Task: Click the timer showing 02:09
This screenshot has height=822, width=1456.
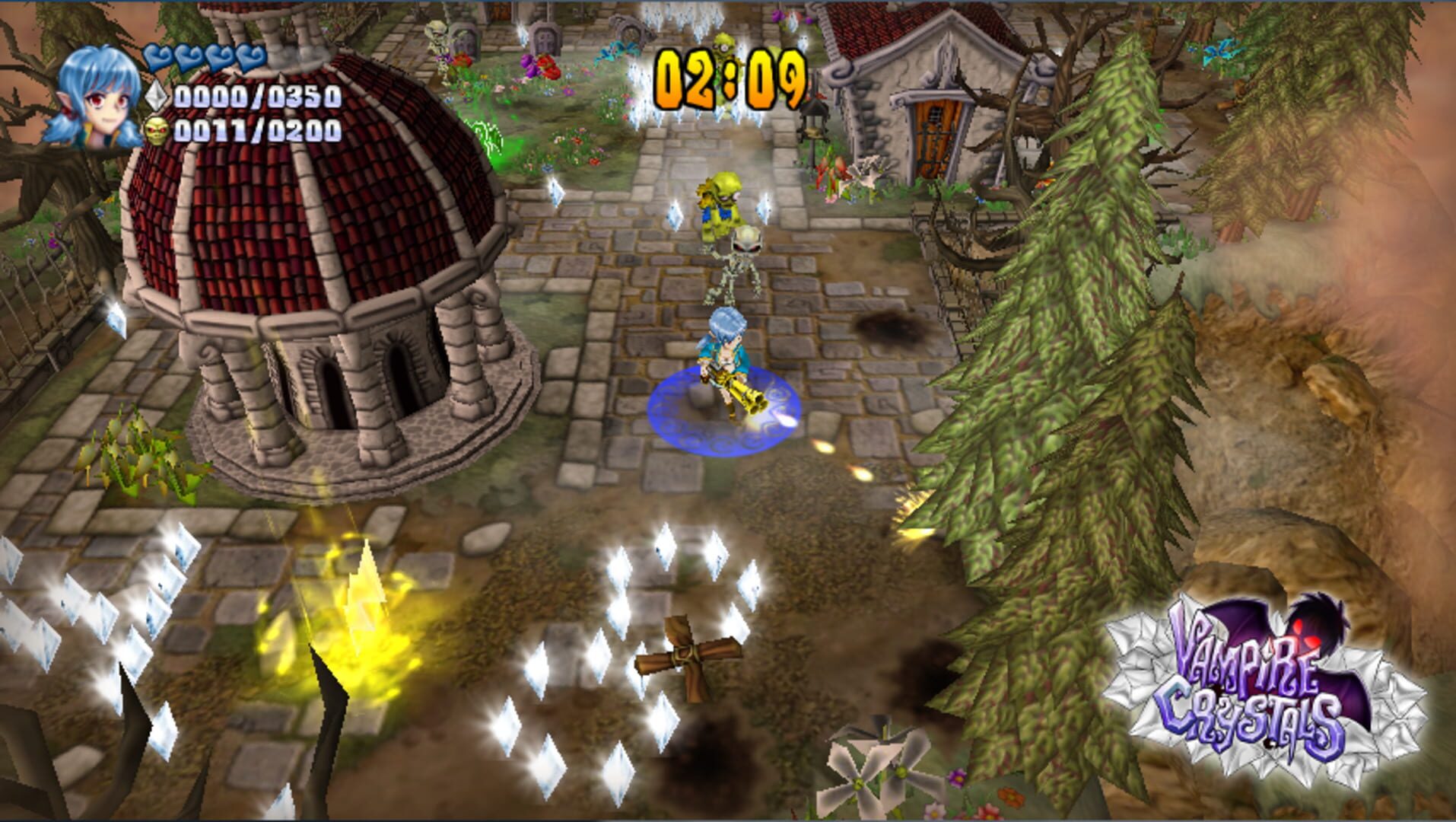Action: coord(730,76)
